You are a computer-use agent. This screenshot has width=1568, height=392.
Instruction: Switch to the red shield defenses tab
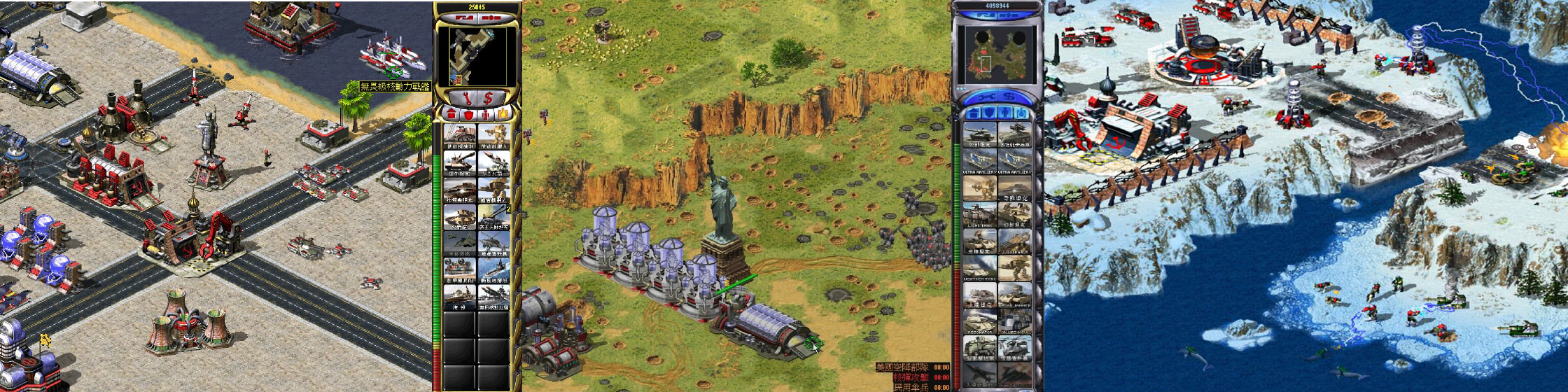click(468, 113)
